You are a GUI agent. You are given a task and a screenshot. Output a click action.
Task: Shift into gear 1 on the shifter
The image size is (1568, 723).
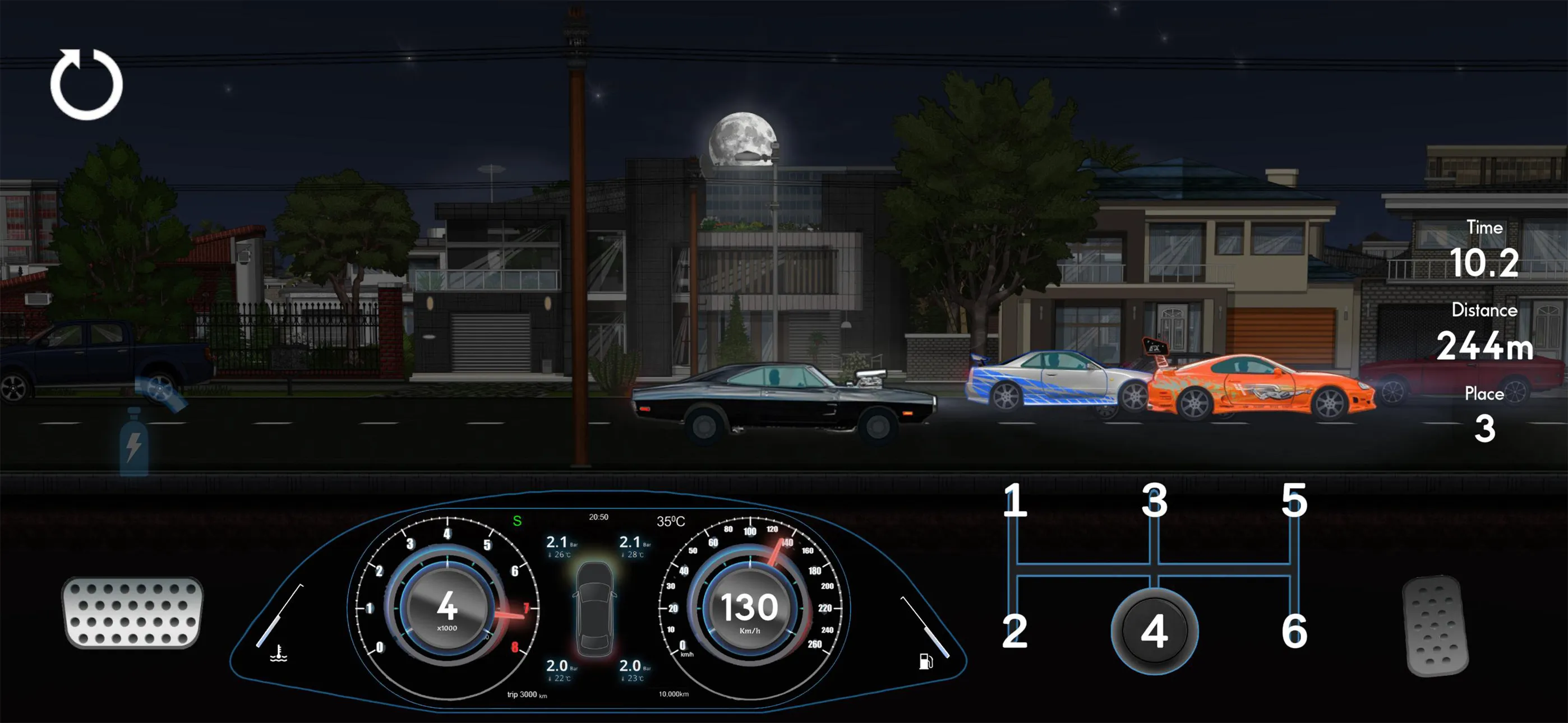[1014, 501]
